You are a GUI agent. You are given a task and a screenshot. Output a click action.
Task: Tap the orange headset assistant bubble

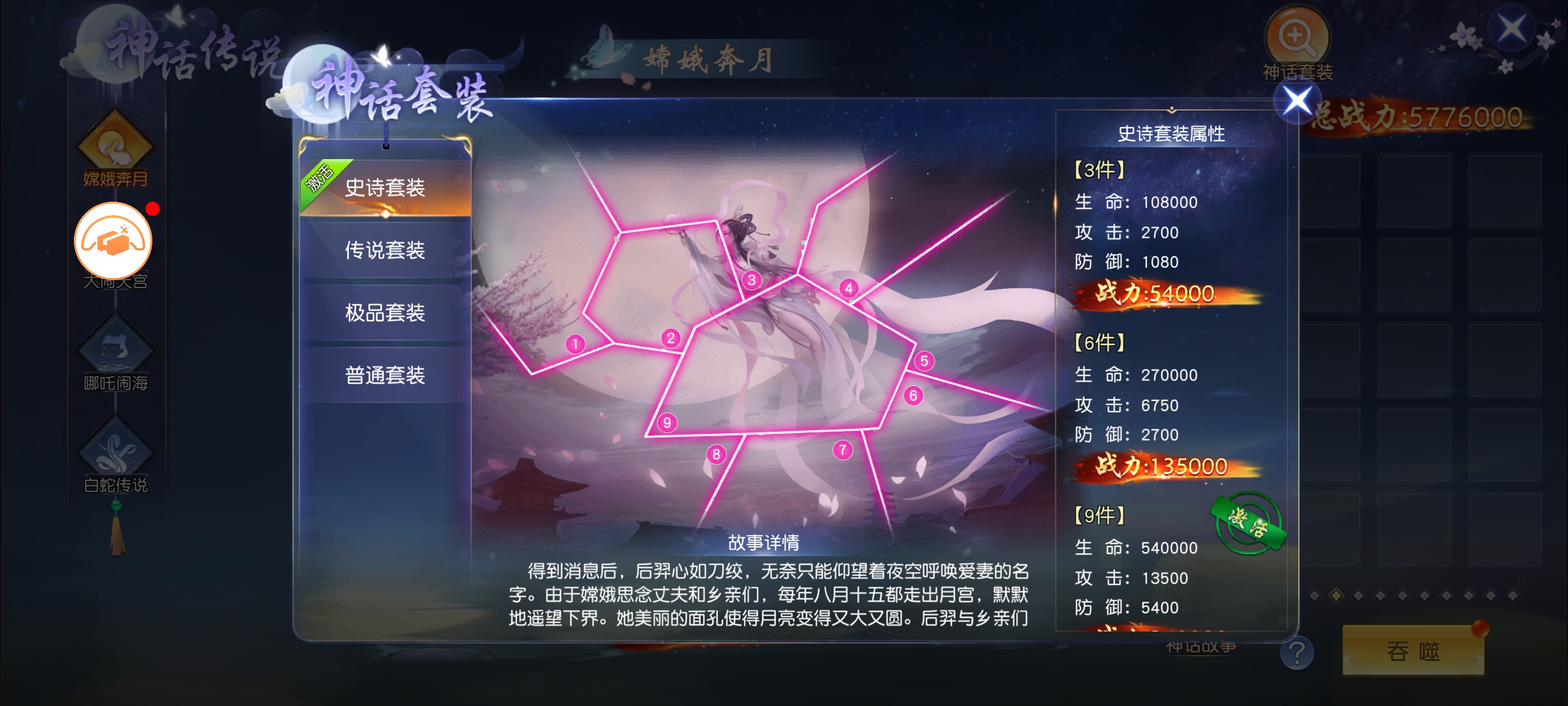pyautogui.click(x=113, y=240)
